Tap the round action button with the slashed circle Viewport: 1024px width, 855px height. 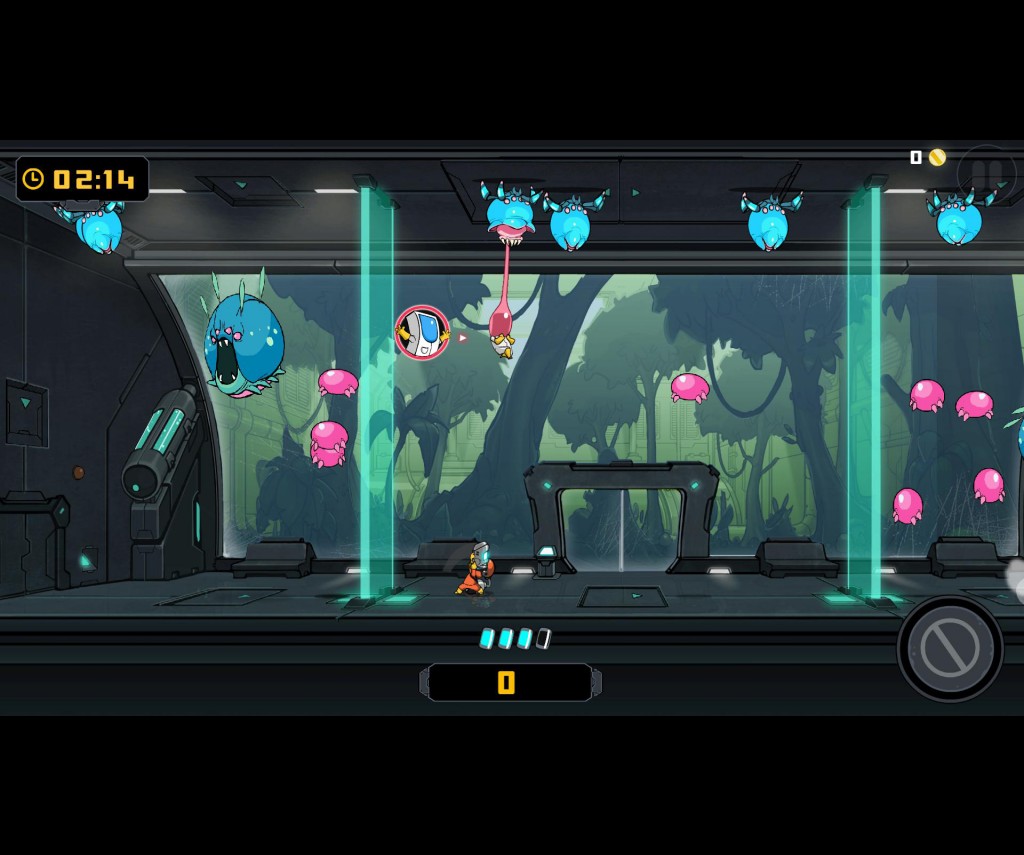click(x=949, y=648)
